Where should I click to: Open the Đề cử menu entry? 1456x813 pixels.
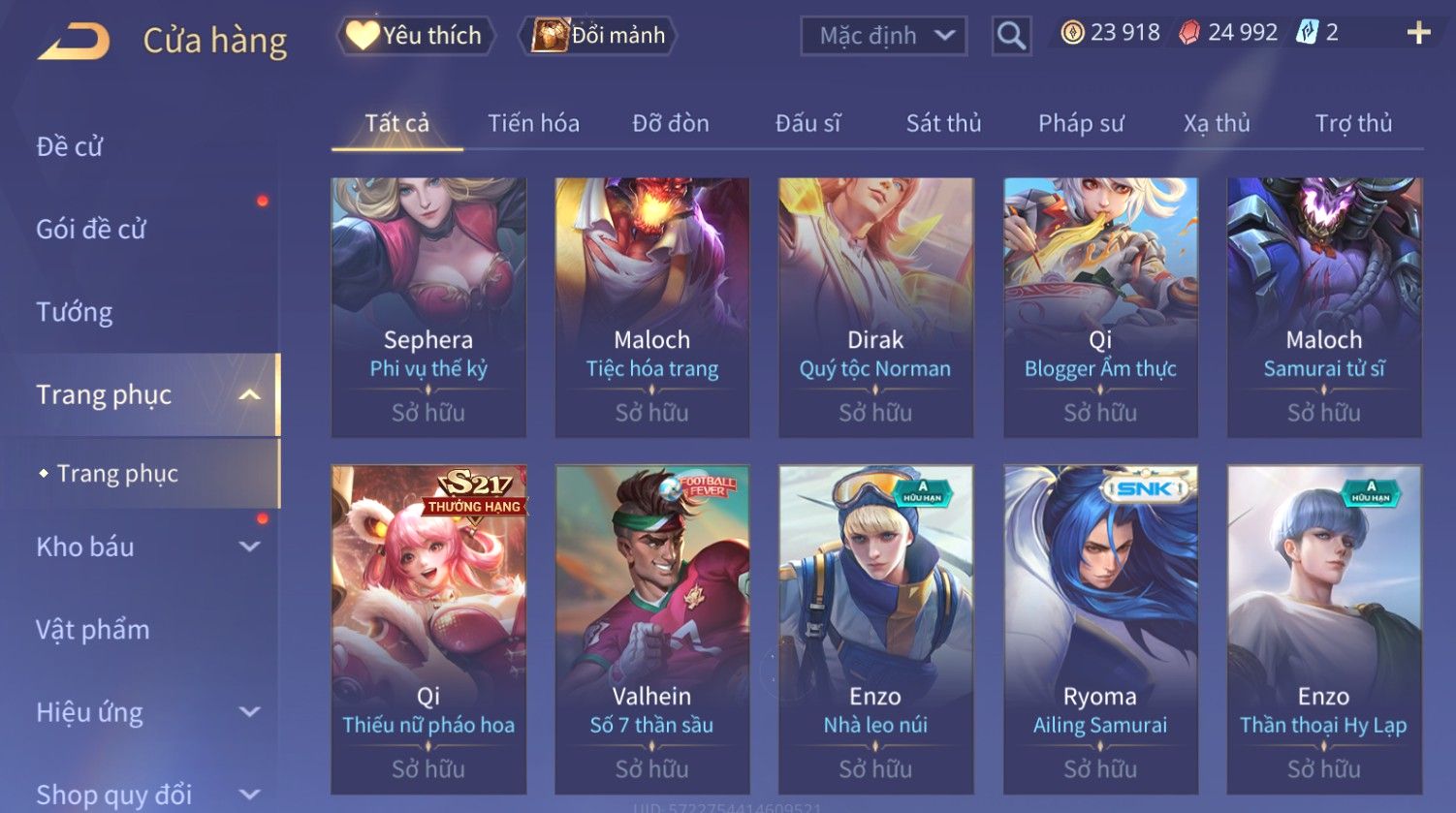pos(70,146)
